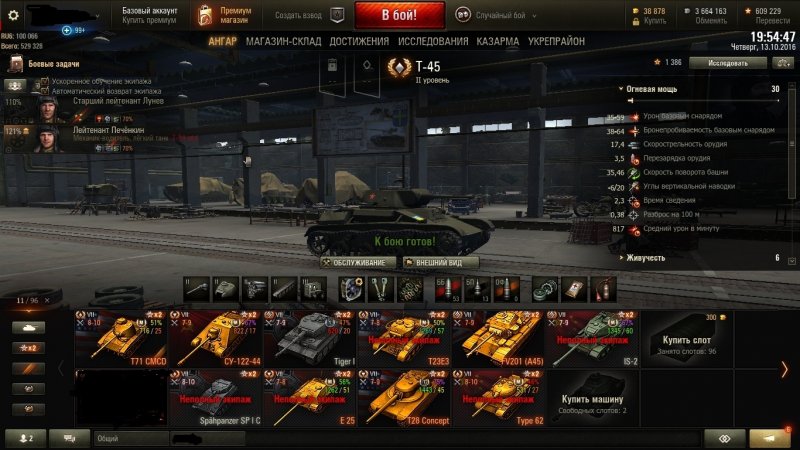This screenshot has height=450, width=800.
Task: Go to the Исследования tab
Action: [432, 42]
